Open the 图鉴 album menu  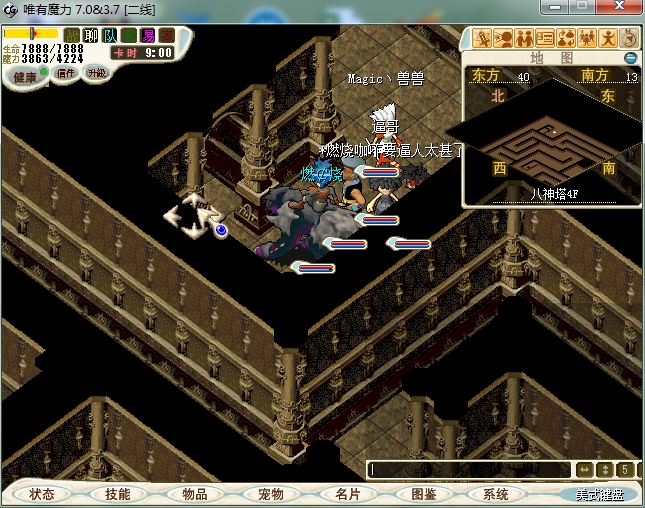pyautogui.click(x=422, y=494)
